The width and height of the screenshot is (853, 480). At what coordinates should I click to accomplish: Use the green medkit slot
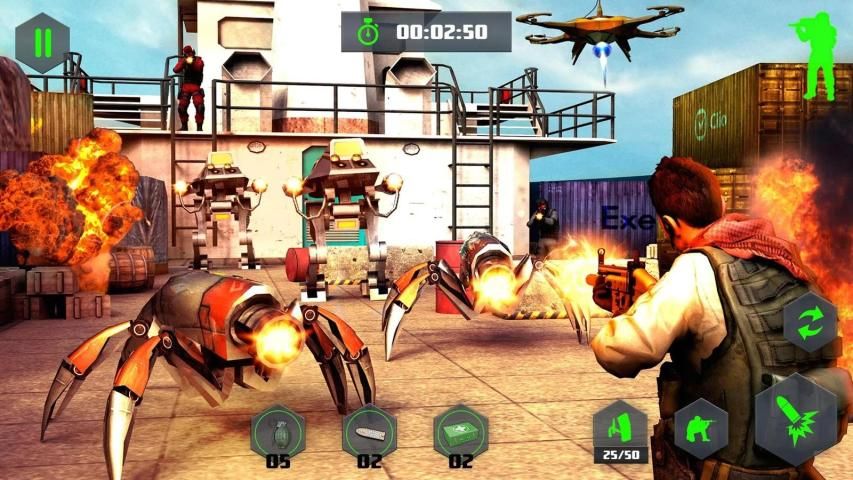coord(460,431)
